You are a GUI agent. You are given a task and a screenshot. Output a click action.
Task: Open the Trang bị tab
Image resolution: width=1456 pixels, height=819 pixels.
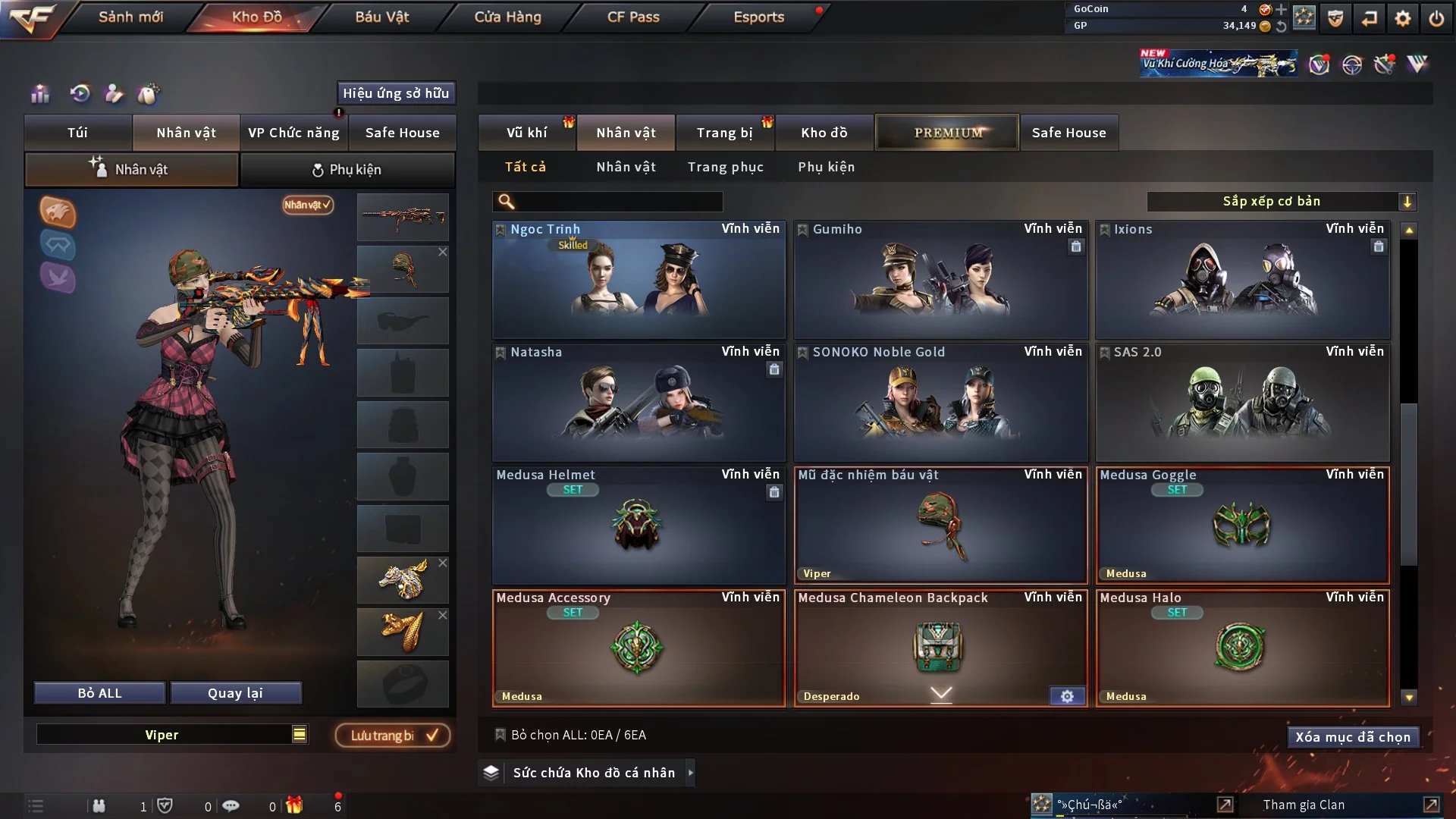(x=724, y=133)
